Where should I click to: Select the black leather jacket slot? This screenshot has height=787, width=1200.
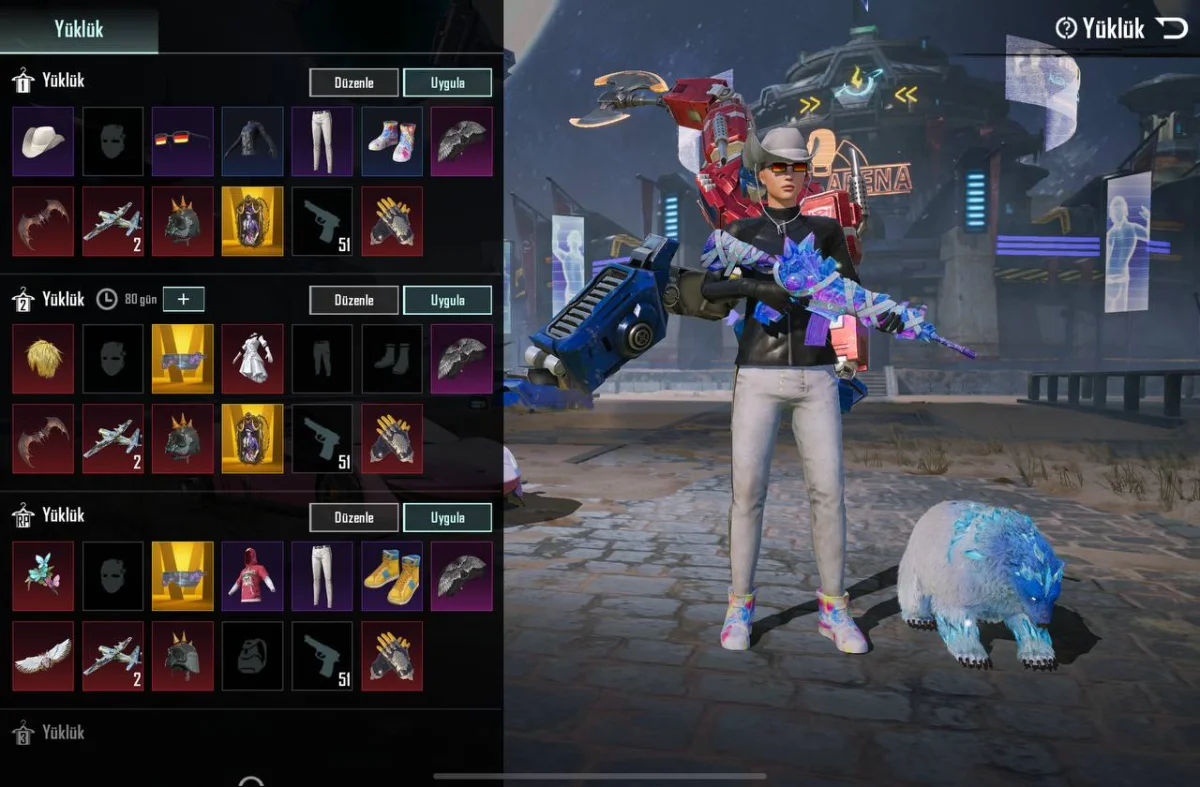click(252, 141)
